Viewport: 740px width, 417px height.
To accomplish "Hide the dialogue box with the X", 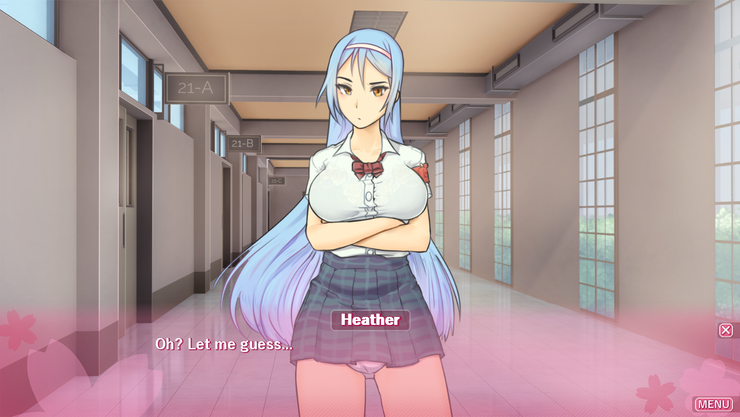I will tap(726, 330).
